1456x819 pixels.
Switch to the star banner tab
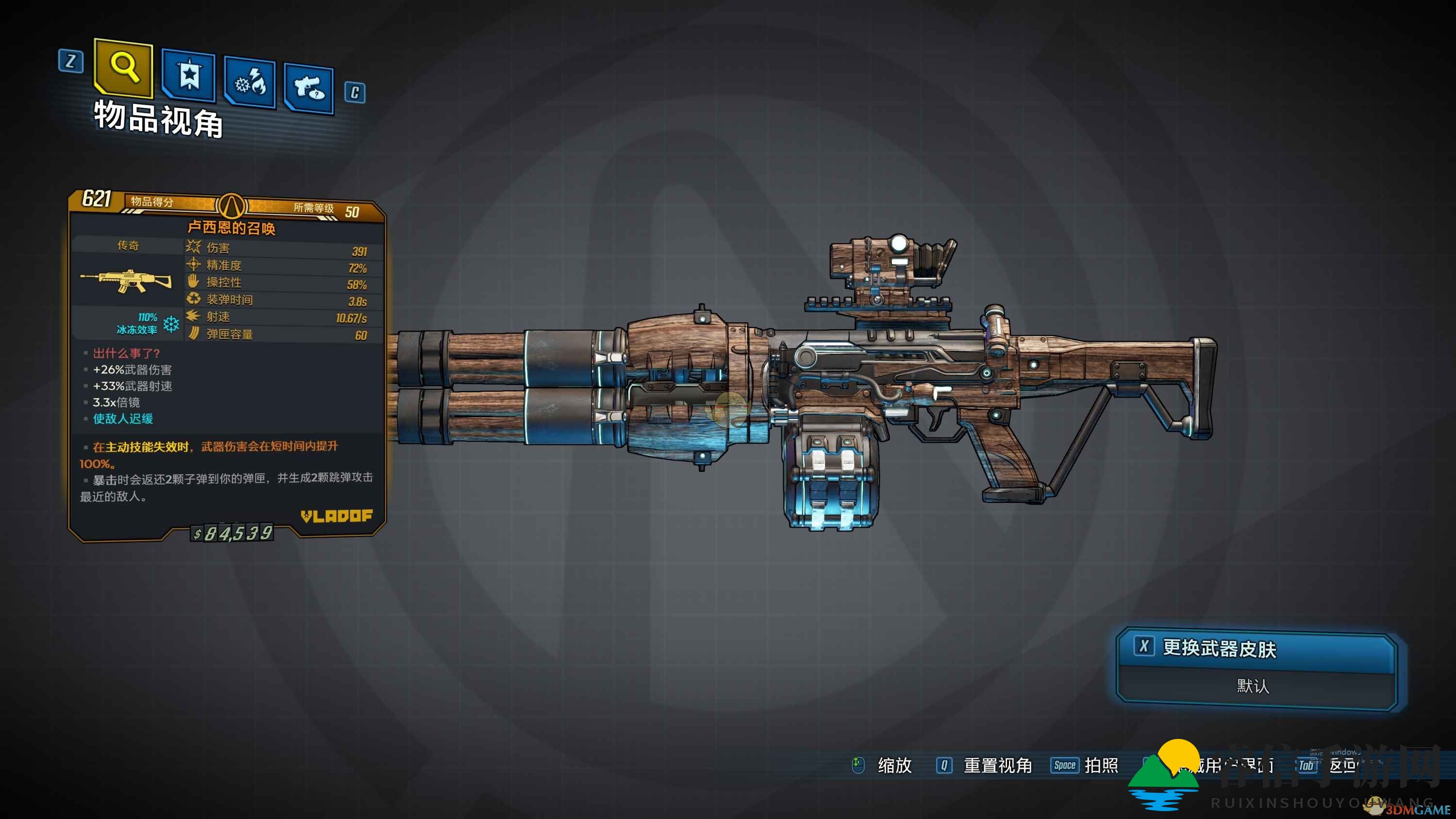189,75
